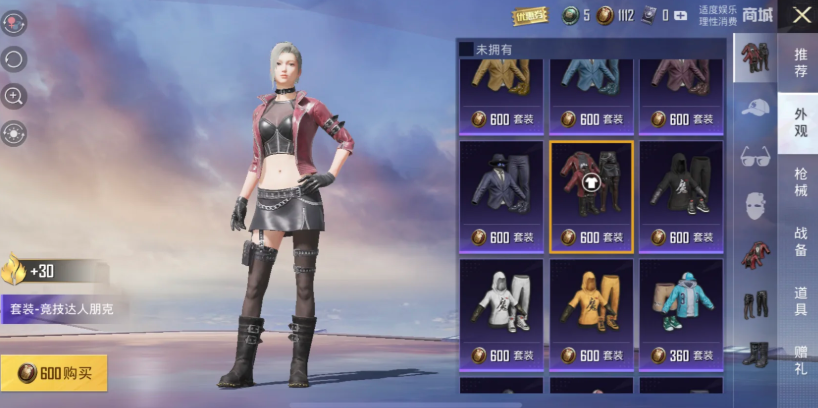818x408 pixels.
Task: Add currency with the plus button
Action: click(680, 15)
